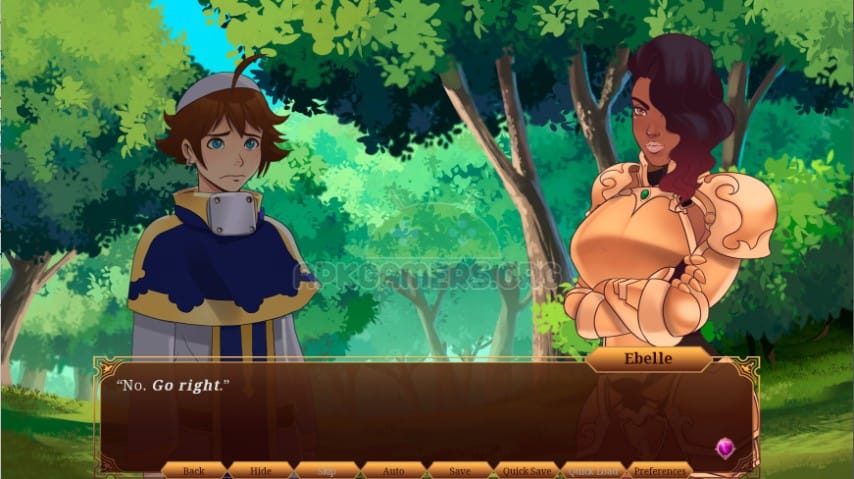Open the Save game screen

[460, 470]
